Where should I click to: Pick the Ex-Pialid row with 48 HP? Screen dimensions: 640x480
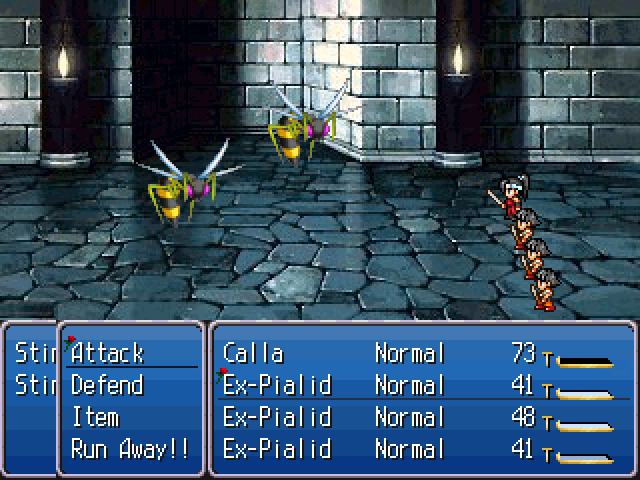pos(420,417)
